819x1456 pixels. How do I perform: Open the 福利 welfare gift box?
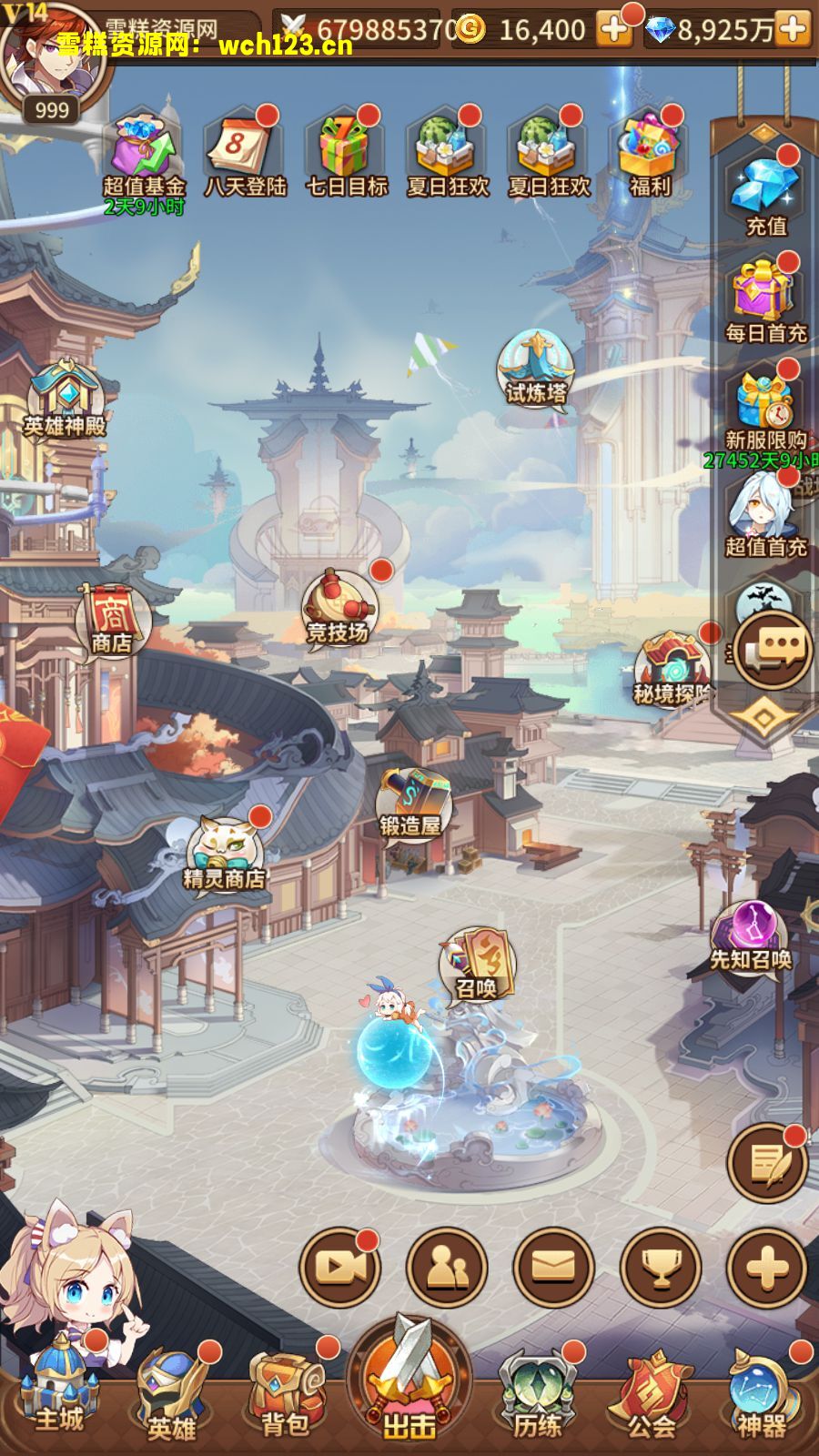(649, 150)
